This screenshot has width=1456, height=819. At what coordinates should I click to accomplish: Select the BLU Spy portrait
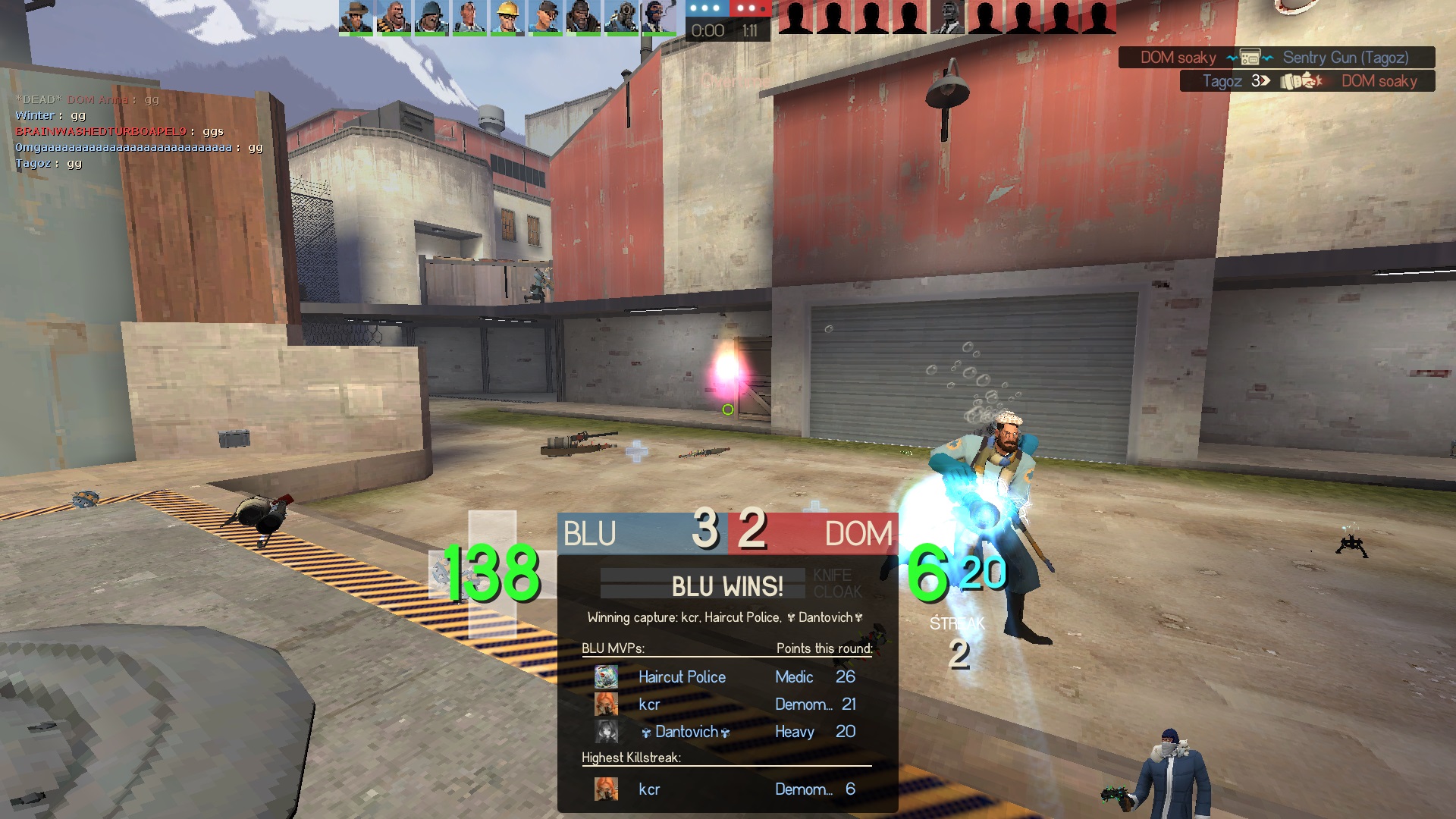657,17
